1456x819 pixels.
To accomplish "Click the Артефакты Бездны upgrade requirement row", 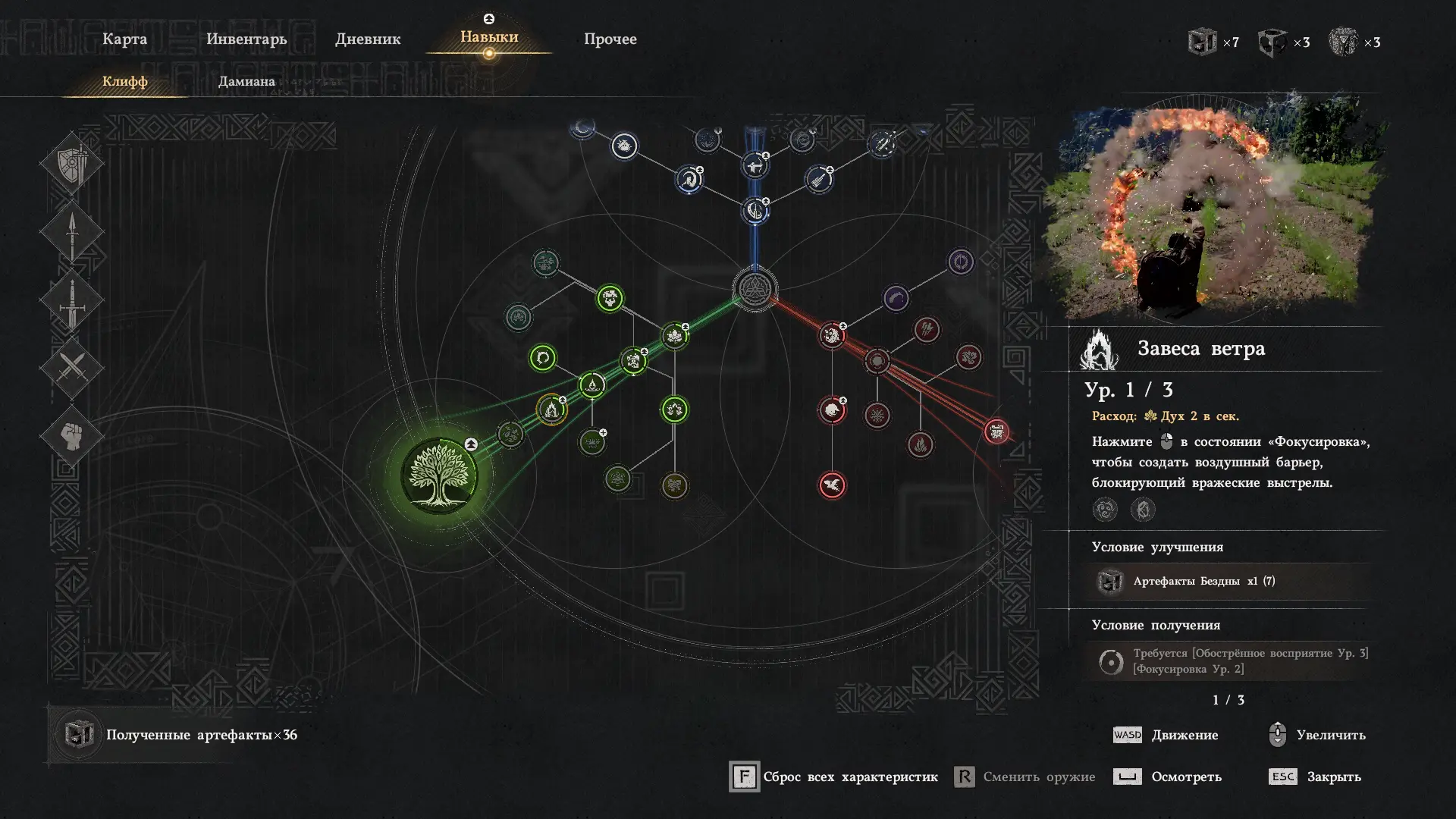I will pyautogui.click(x=1227, y=582).
